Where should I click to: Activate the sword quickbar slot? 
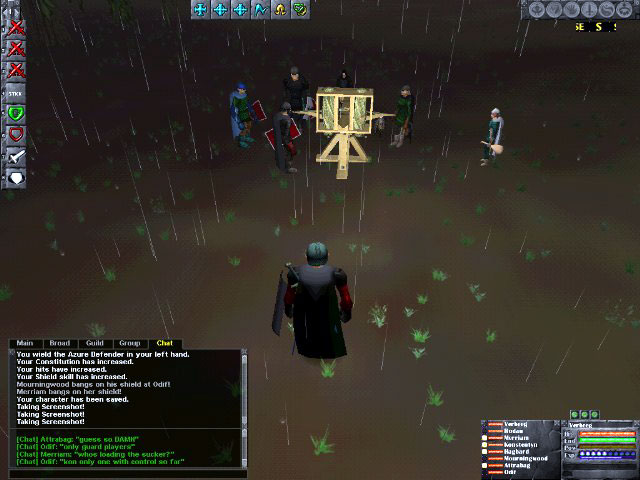coord(15,156)
